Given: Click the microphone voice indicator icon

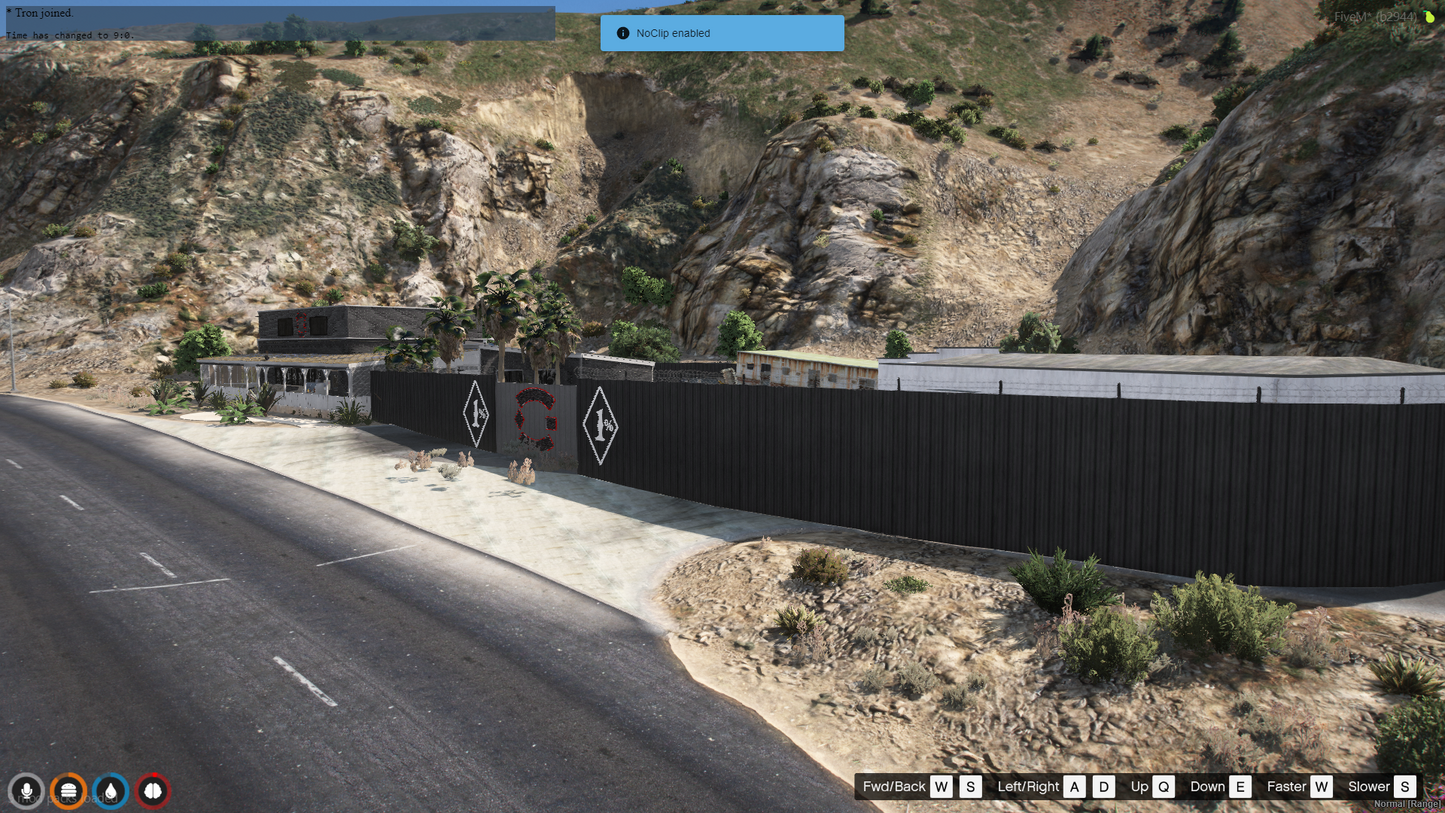Looking at the screenshot, I should (27, 791).
